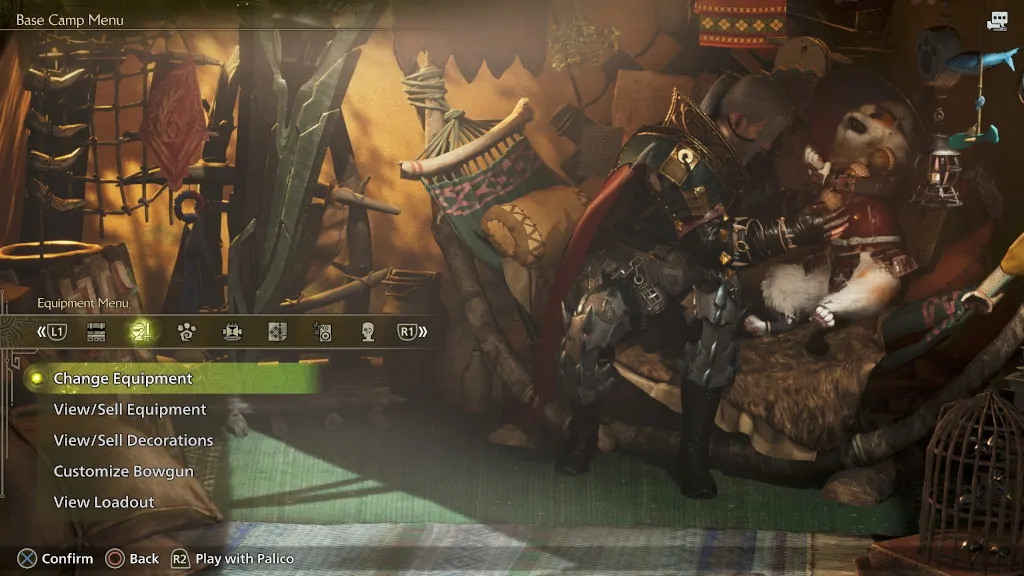The image size is (1024, 576).
Task: Open View/Sell Equipment
Action: (x=130, y=410)
